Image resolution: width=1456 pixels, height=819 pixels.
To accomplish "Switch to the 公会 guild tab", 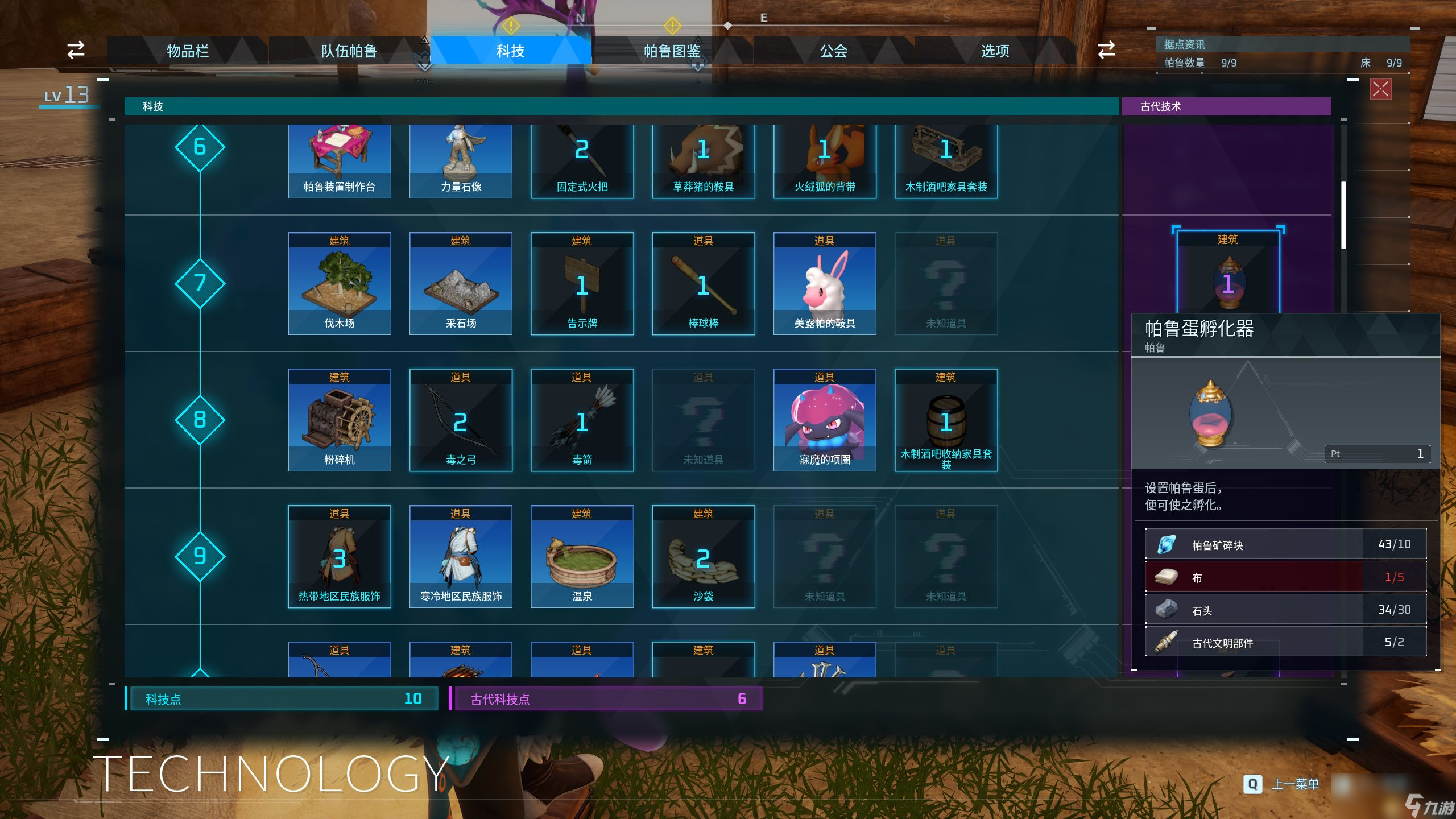I will (833, 51).
